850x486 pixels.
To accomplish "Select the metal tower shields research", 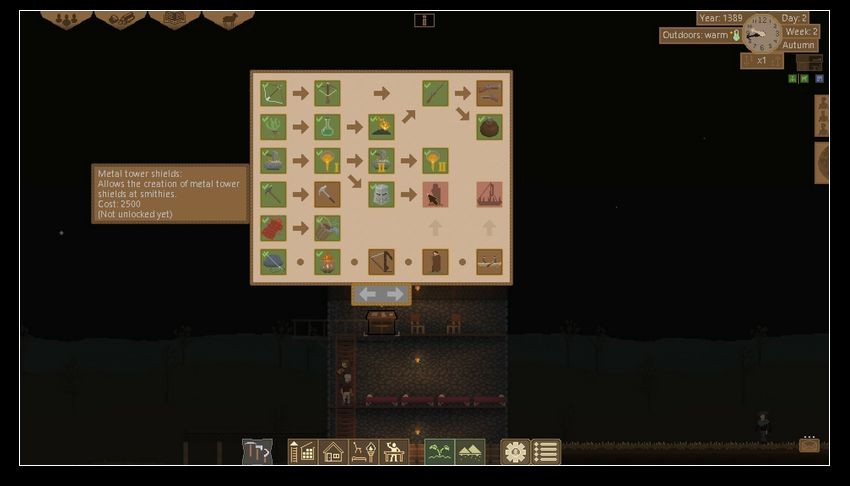I will [435, 194].
